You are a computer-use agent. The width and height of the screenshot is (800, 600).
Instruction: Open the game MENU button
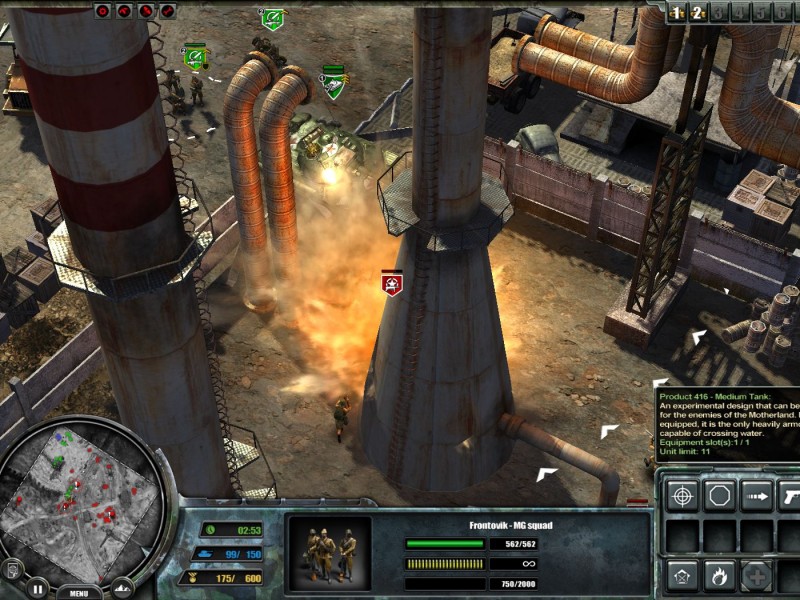pos(79,592)
